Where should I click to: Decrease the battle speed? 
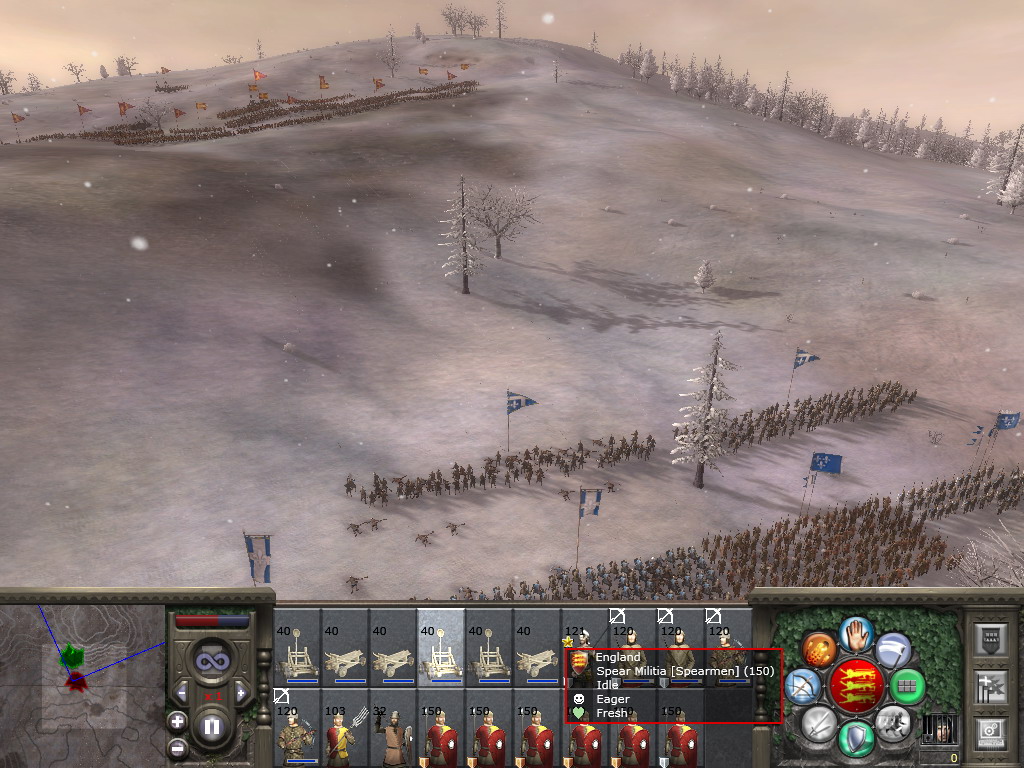[182, 692]
